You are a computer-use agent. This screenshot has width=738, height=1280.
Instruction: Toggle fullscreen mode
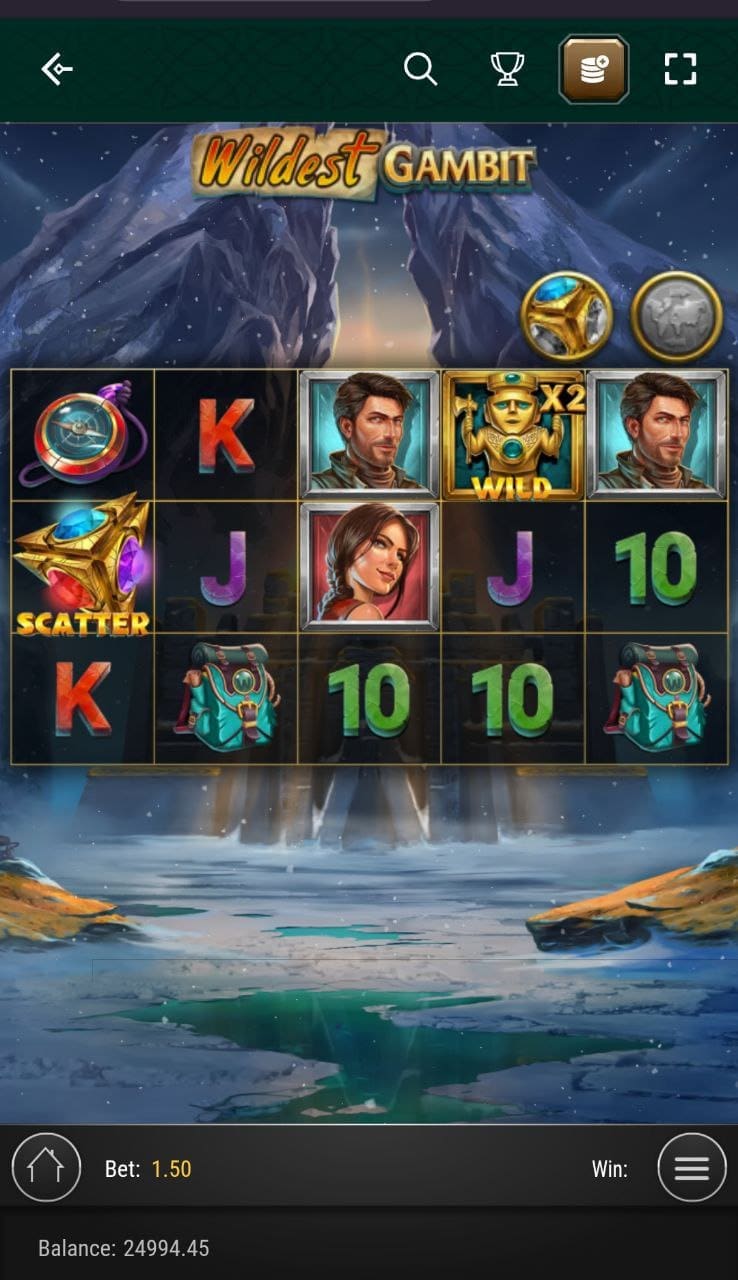point(680,69)
